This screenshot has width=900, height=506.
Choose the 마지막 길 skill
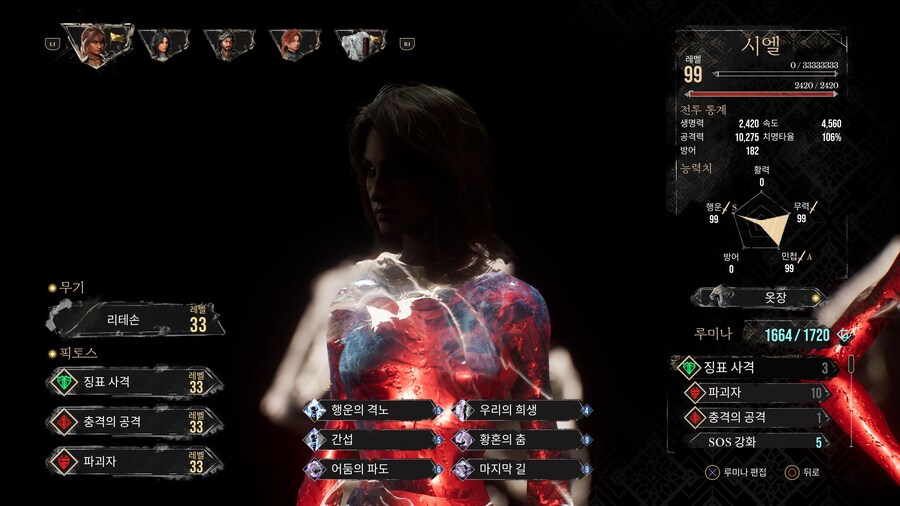pyautogui.click(x=522, y=468)
